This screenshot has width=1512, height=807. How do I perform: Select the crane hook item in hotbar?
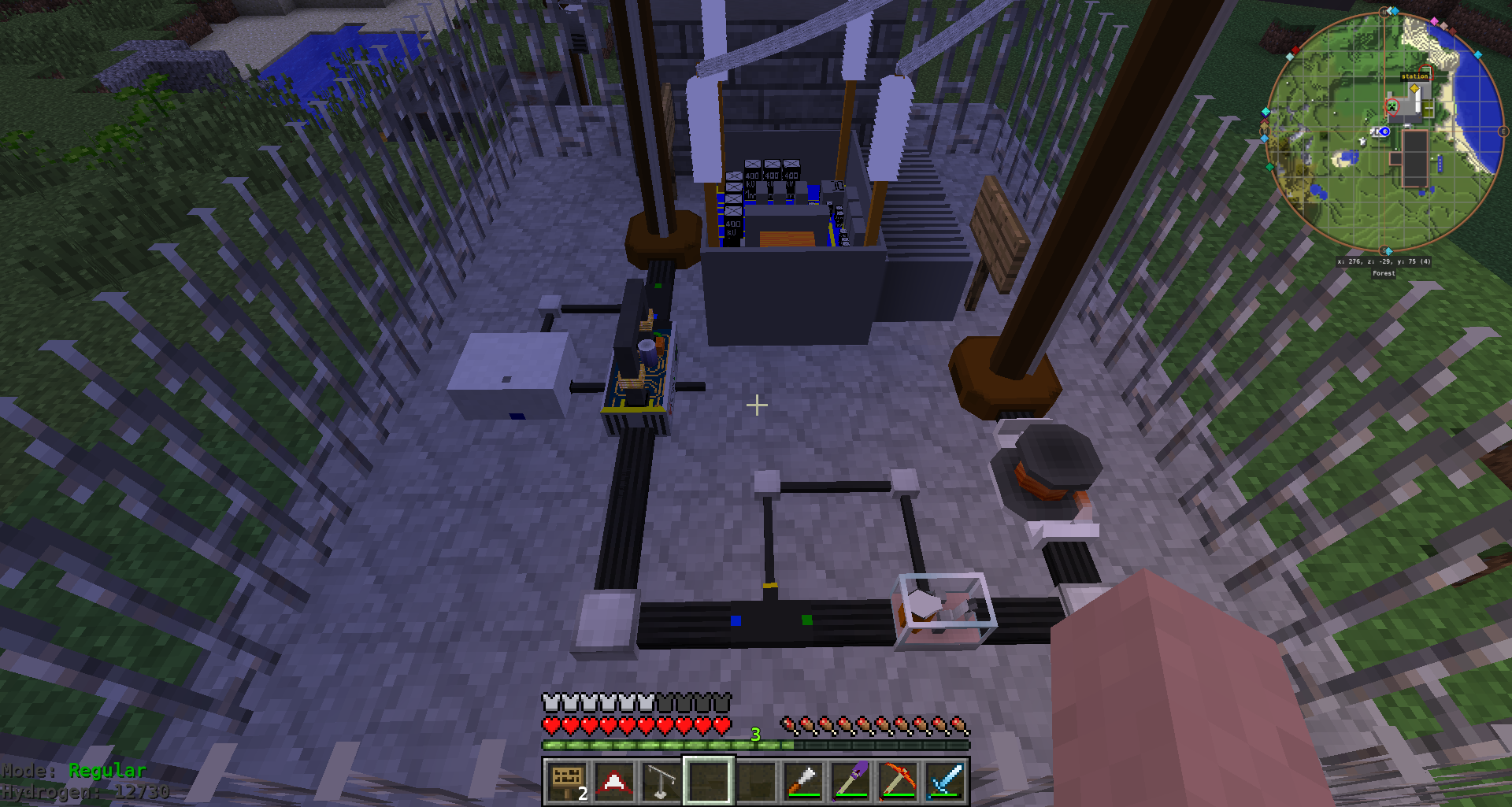tap(661, 781)
